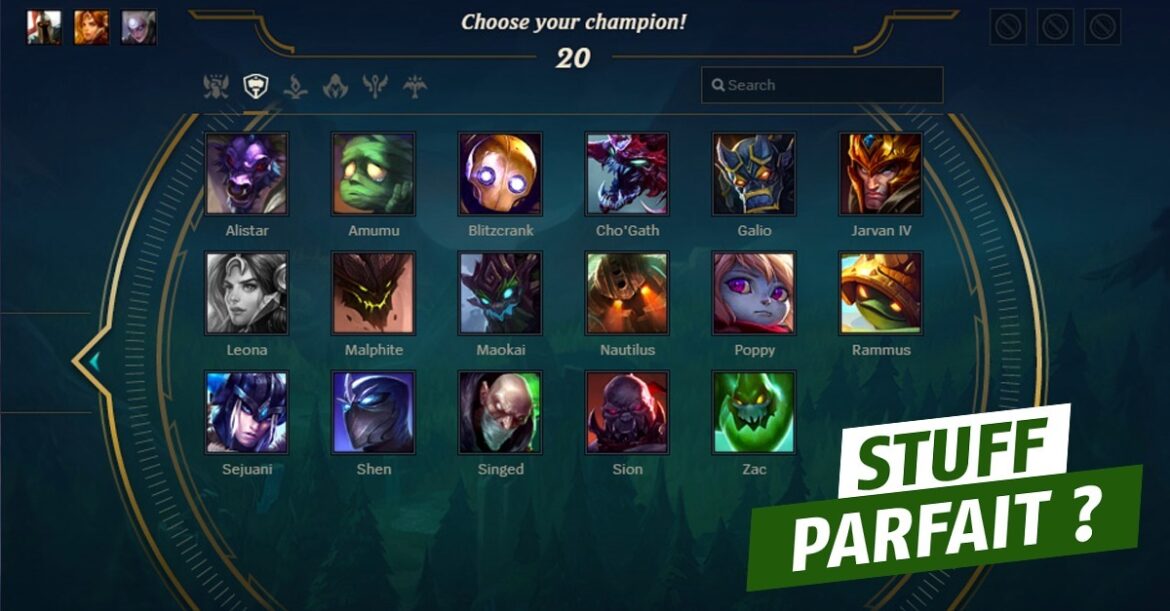Pick Poppy from the champion grid
Image resolution: width=1170 pixels, height=611 pixels.
[x=754, y=293]
